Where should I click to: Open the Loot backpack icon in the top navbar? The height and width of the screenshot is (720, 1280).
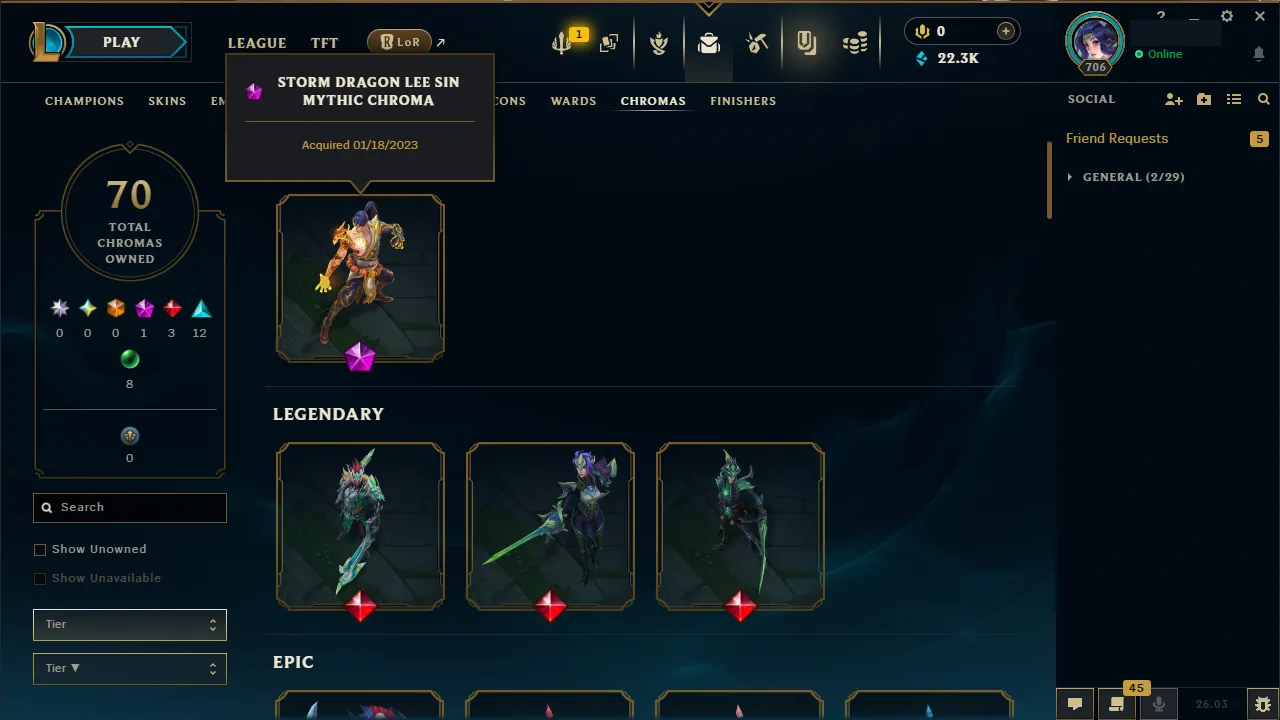point(709,43)
